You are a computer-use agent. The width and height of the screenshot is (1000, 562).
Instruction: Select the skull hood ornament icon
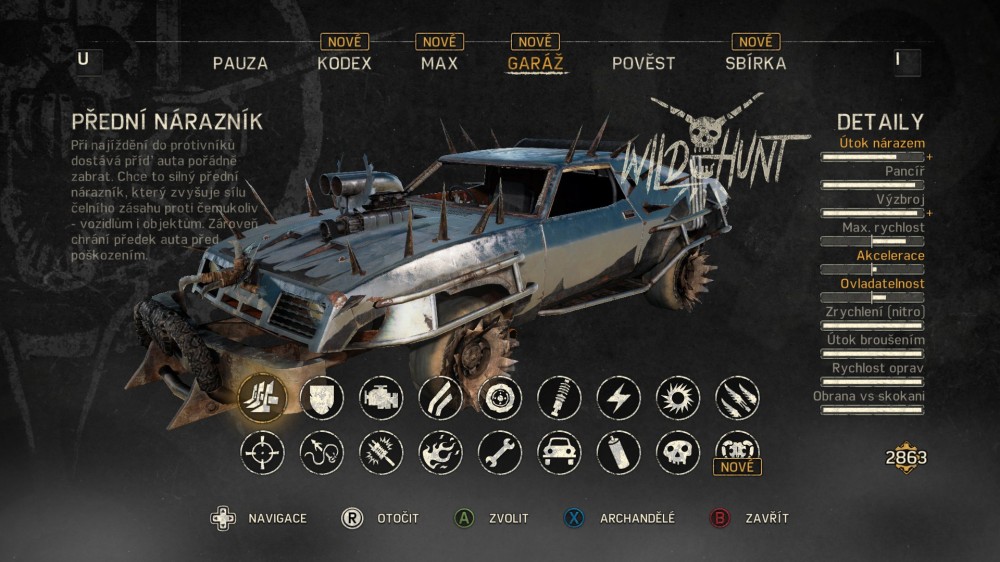(678, 453)
